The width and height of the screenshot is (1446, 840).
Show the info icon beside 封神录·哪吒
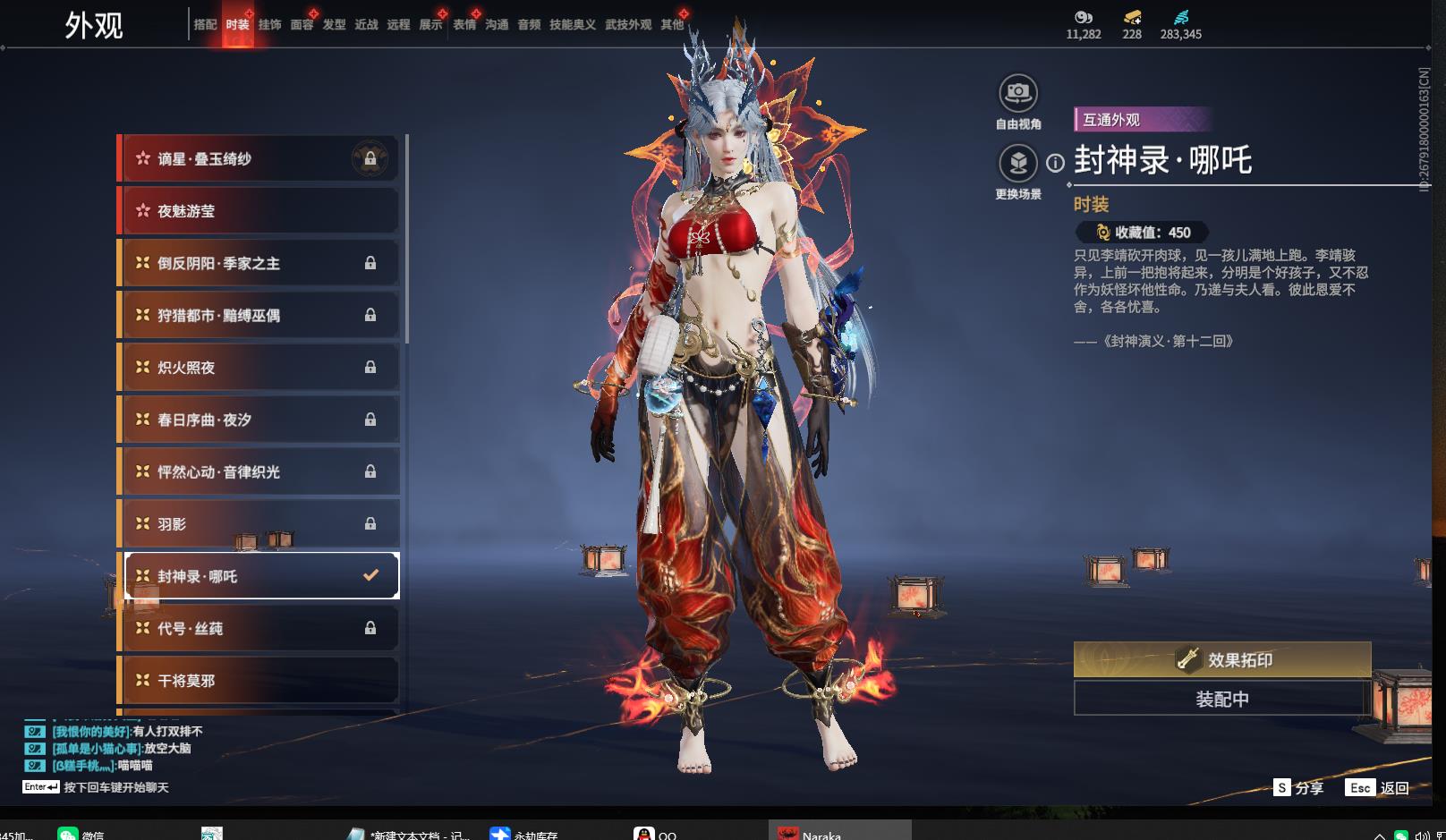pyautogui.click(x=1056, y=163)
